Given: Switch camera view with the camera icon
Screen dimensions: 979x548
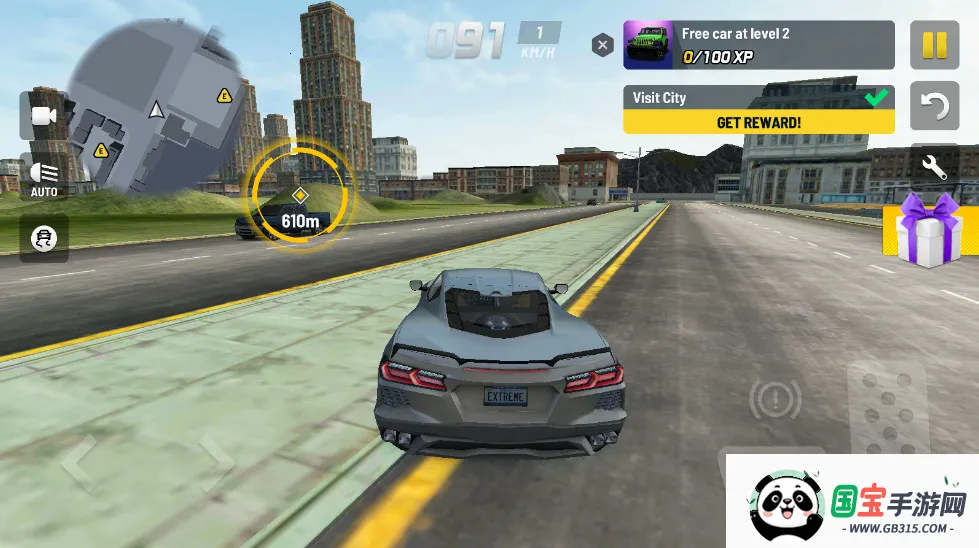Looking at the screenshot, I should [x=44, y=116].
